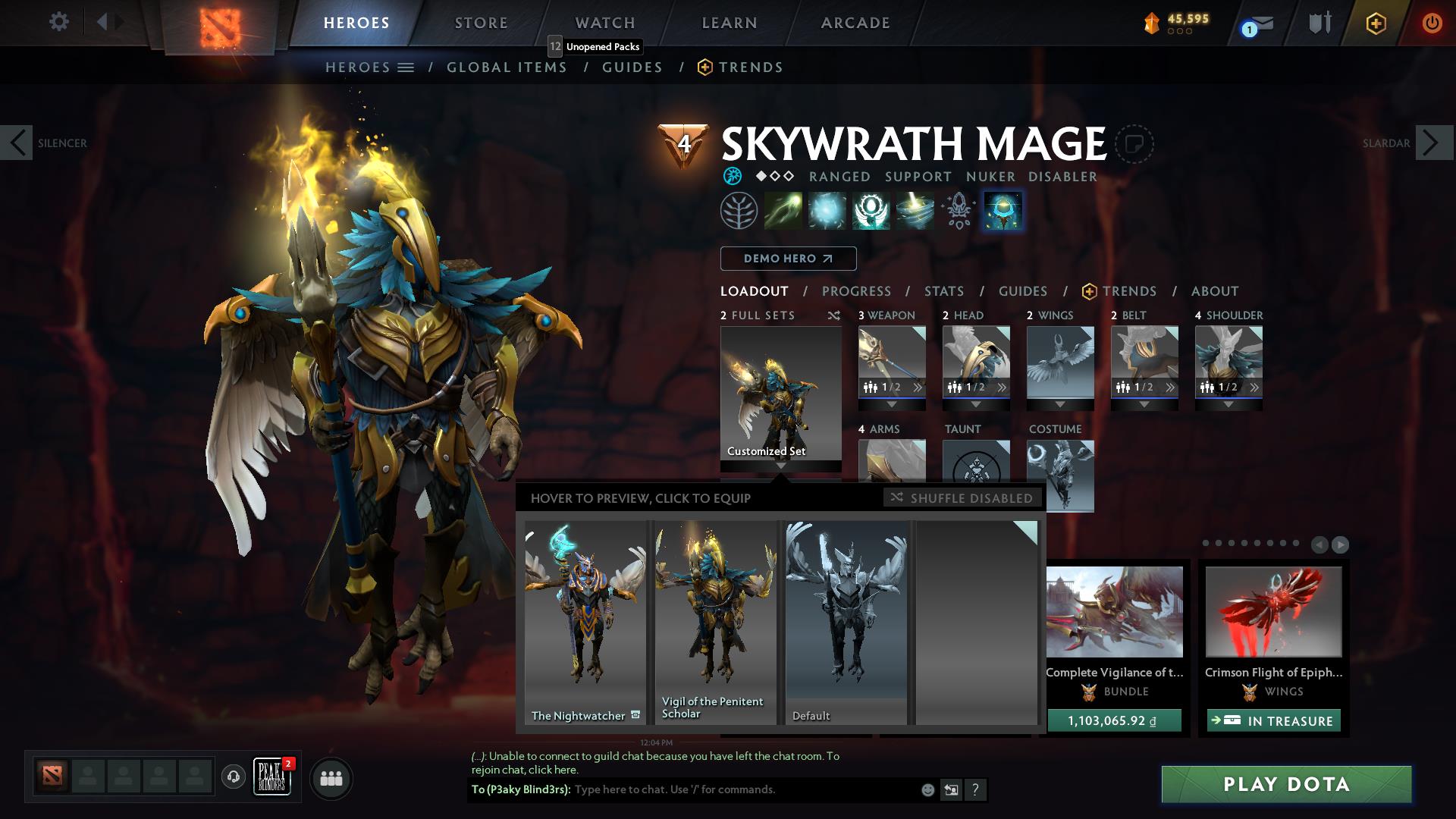Click the Dota Plus hexagon icon
This screenshot has height=819, width=1456.
(1375, 24)
